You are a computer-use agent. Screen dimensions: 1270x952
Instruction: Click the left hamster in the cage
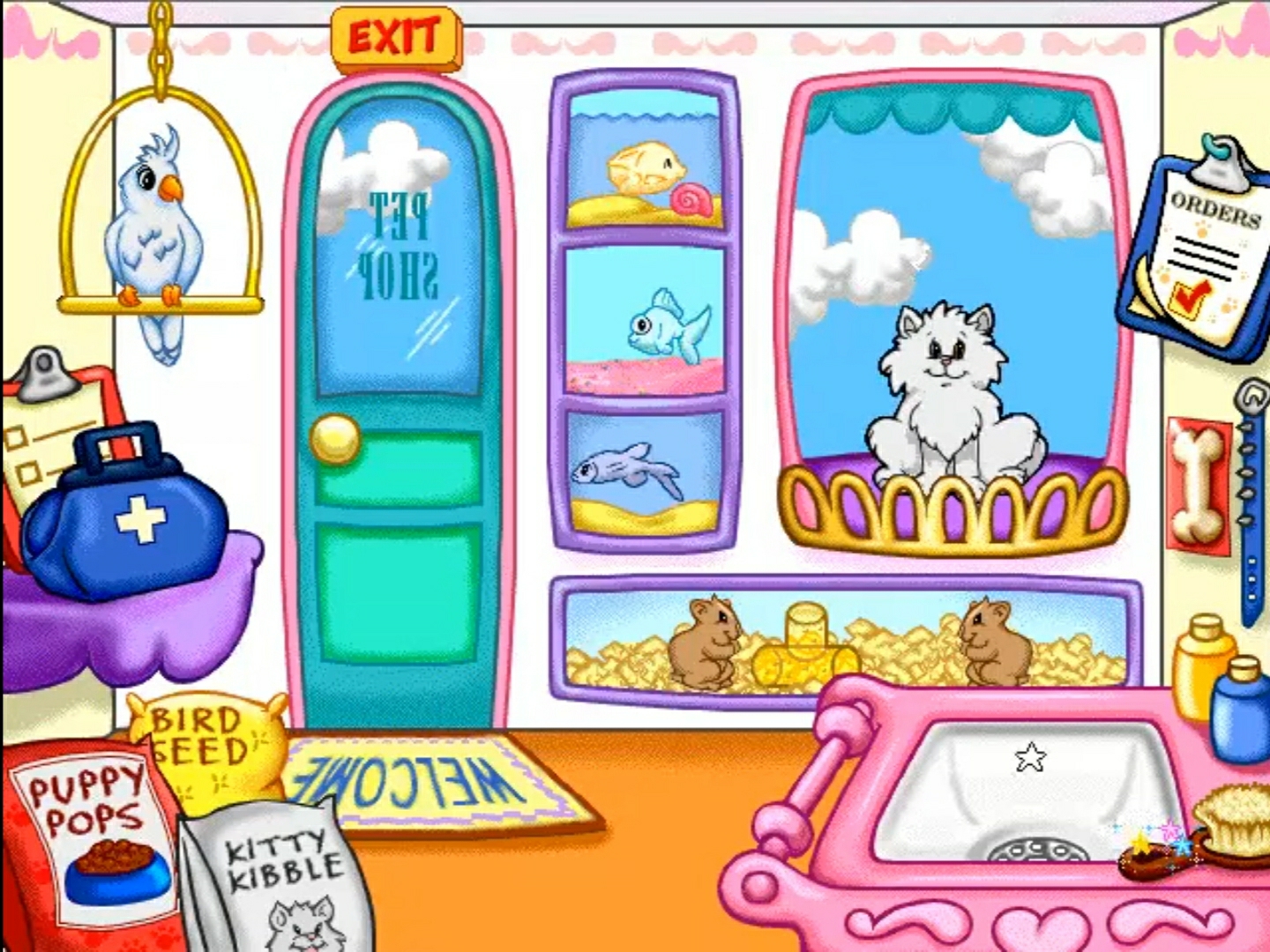coord(710,643)
